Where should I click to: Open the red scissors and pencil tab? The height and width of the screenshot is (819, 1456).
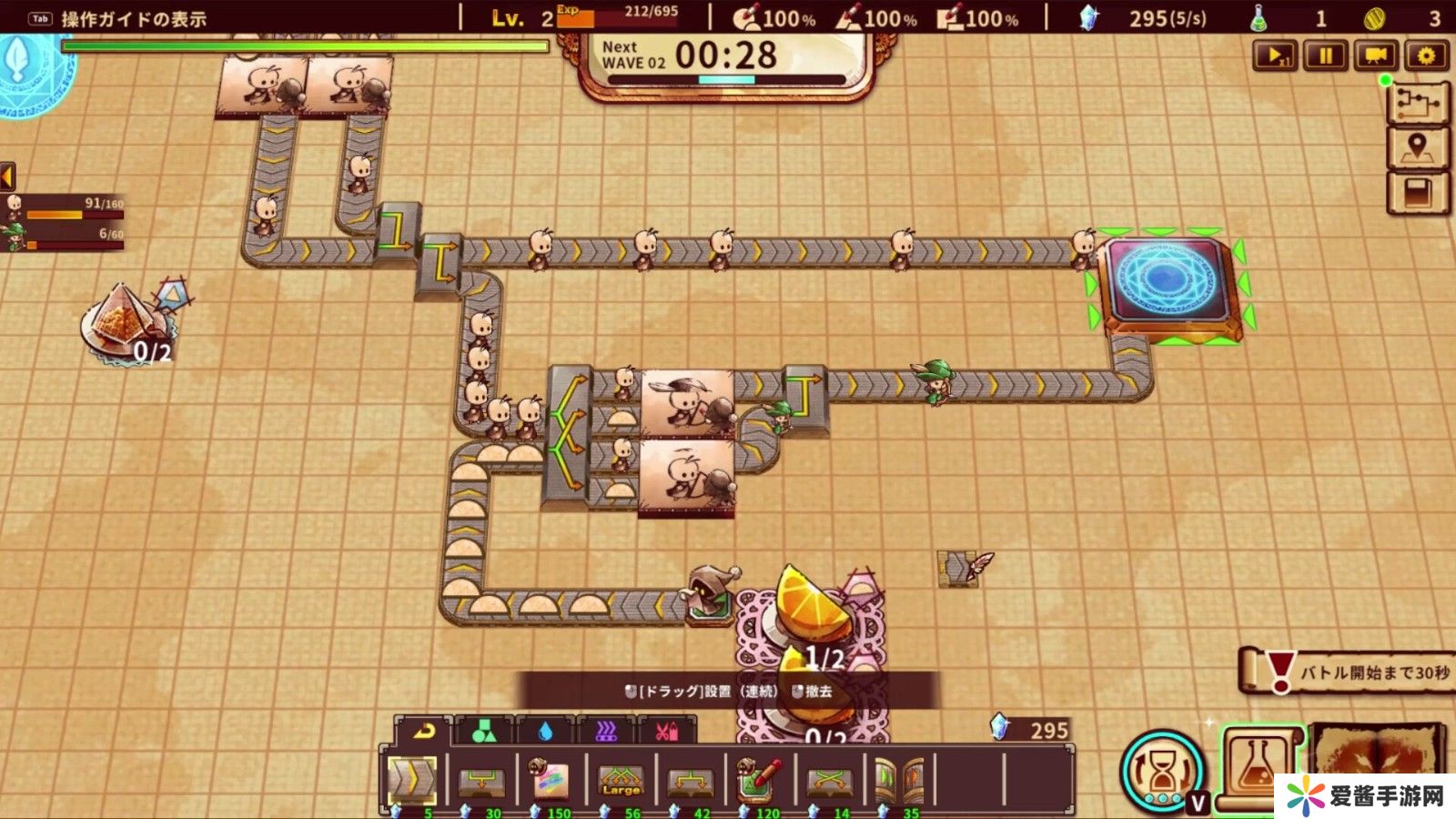click(667, 731)
